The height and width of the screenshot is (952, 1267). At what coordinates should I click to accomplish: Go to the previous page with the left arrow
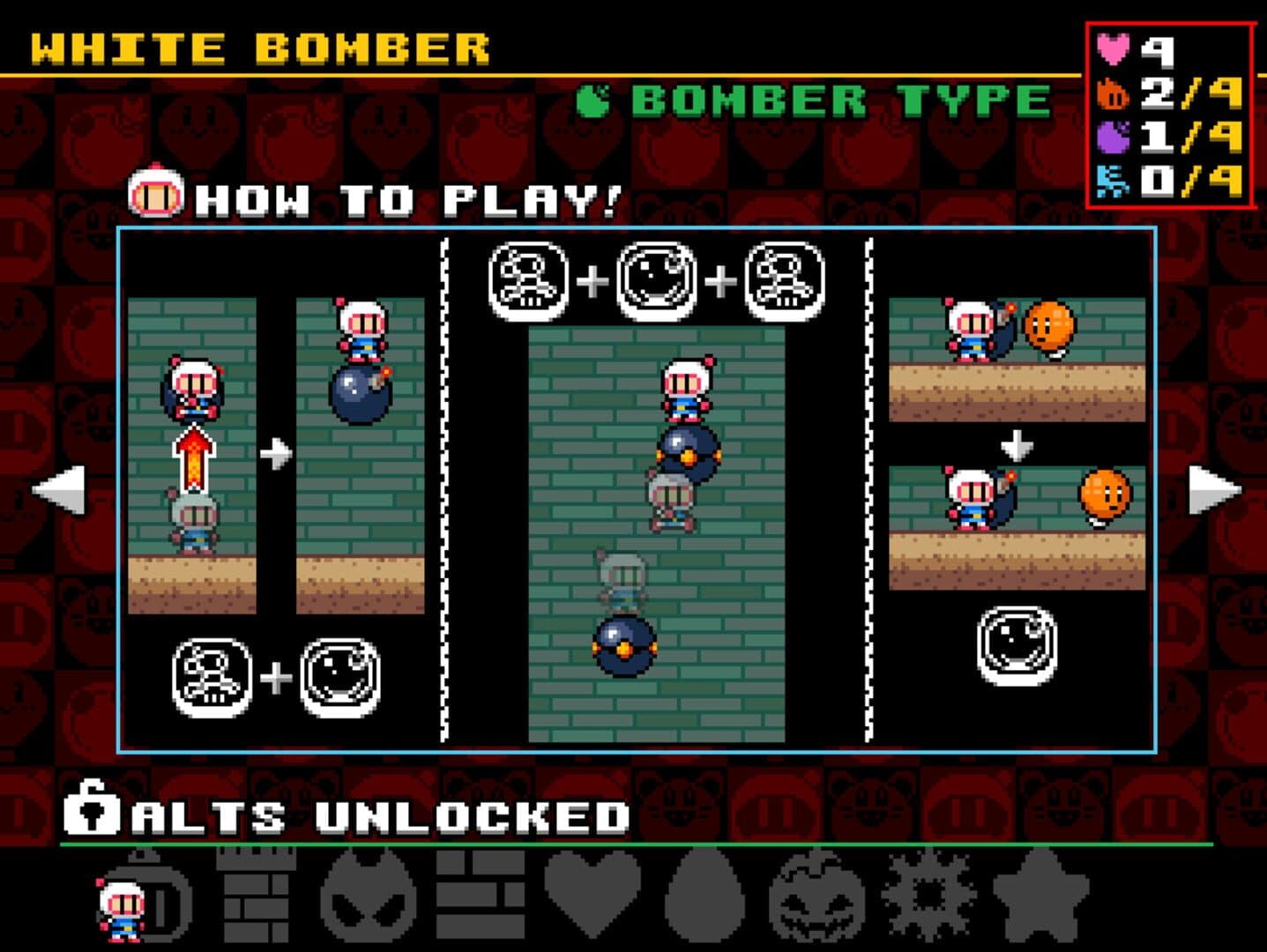[60, 489]
